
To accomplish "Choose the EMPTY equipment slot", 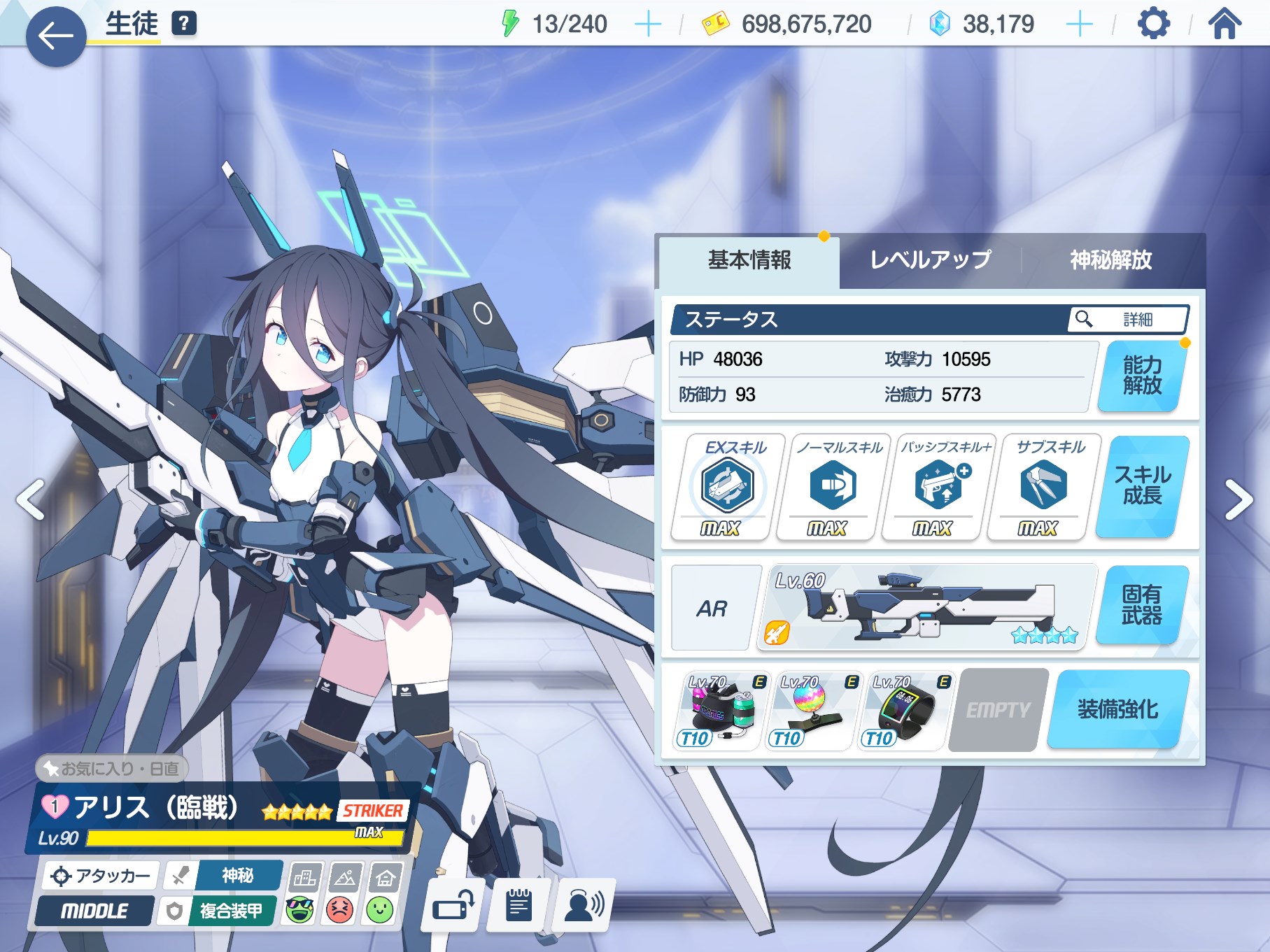I will click(999, 710).
